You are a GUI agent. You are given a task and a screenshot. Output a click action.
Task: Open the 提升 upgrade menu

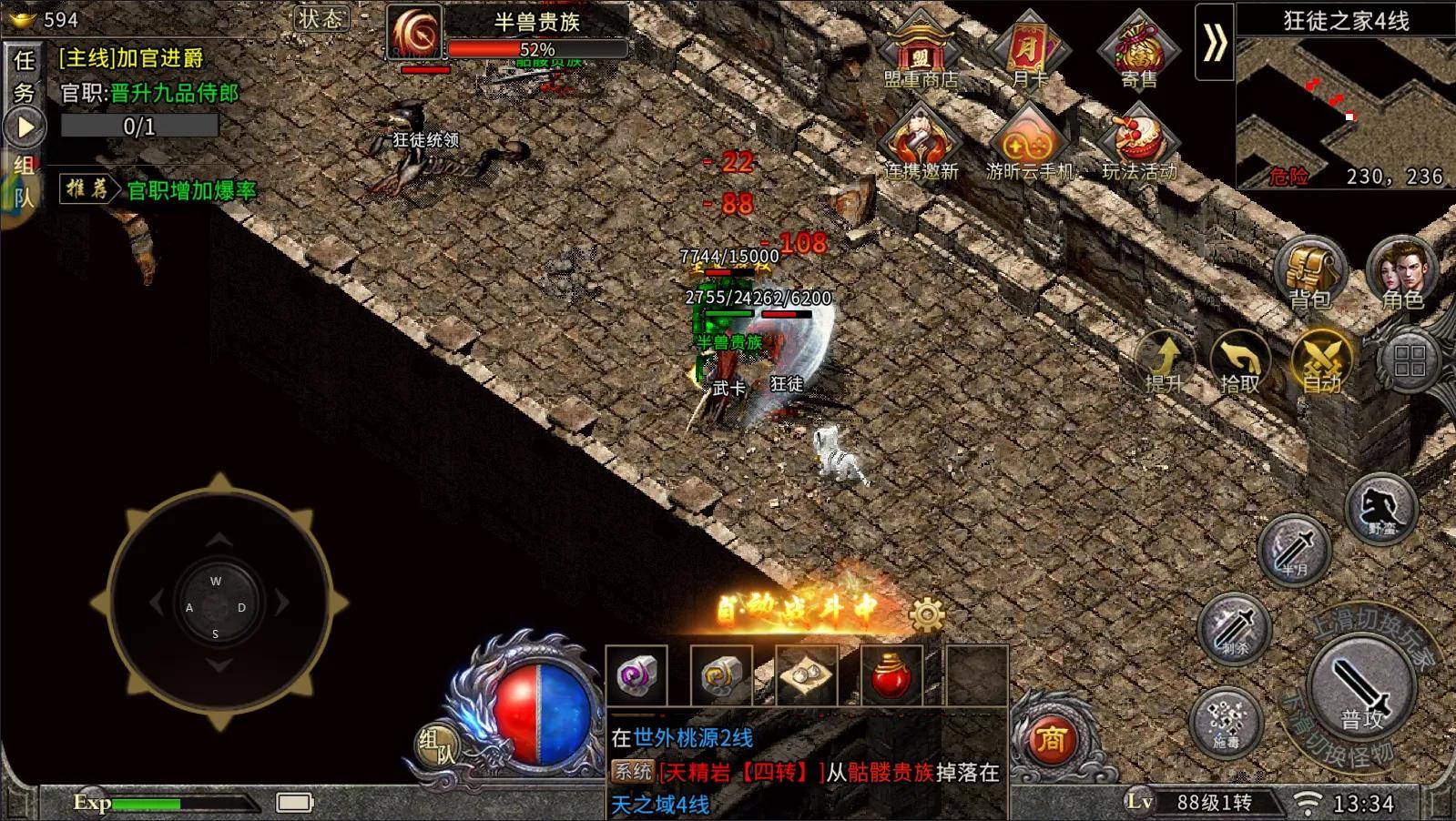1165,361
